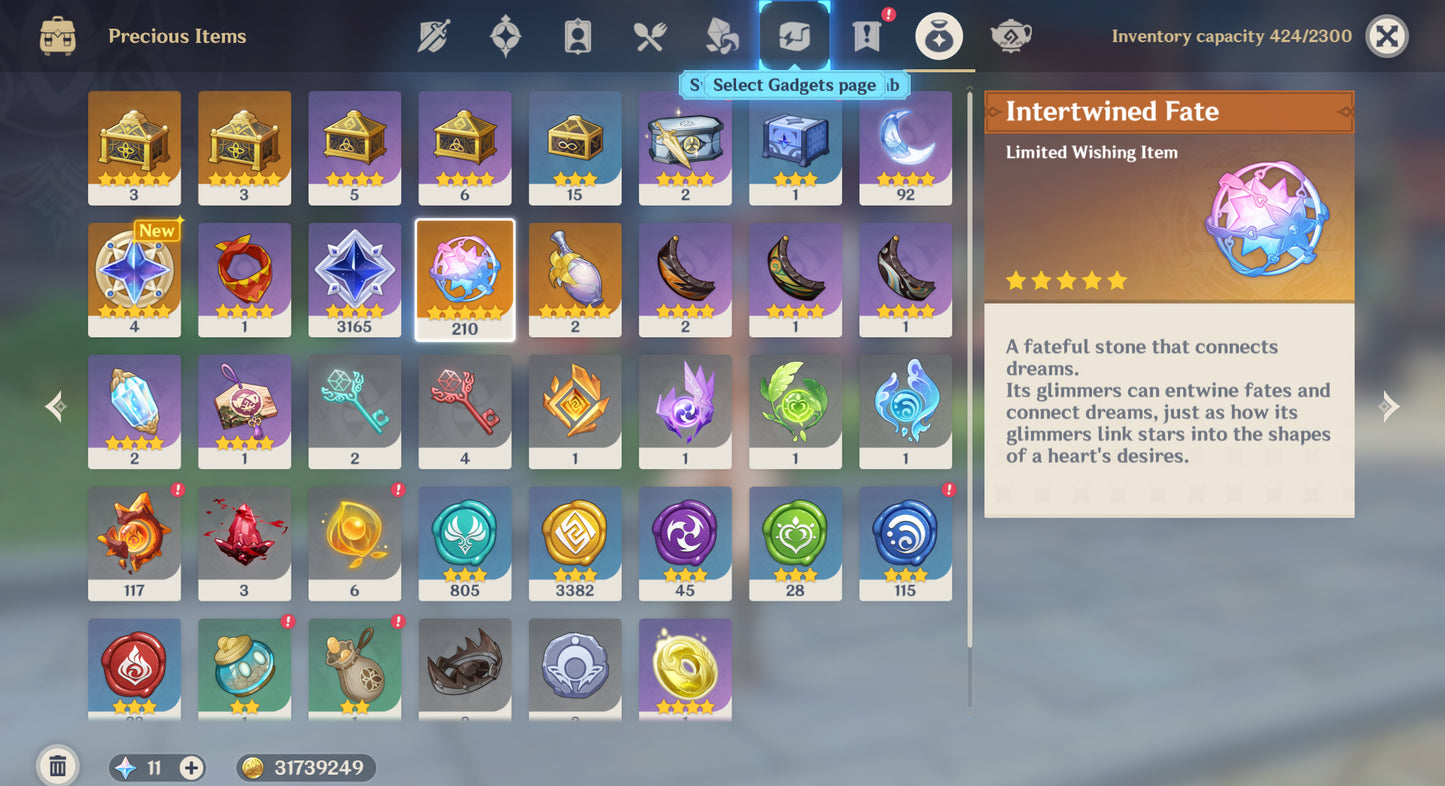This screenshot has height=786, width=1445.
Task: Open the Weapons inventory tab
Action: tap(435, 35)
